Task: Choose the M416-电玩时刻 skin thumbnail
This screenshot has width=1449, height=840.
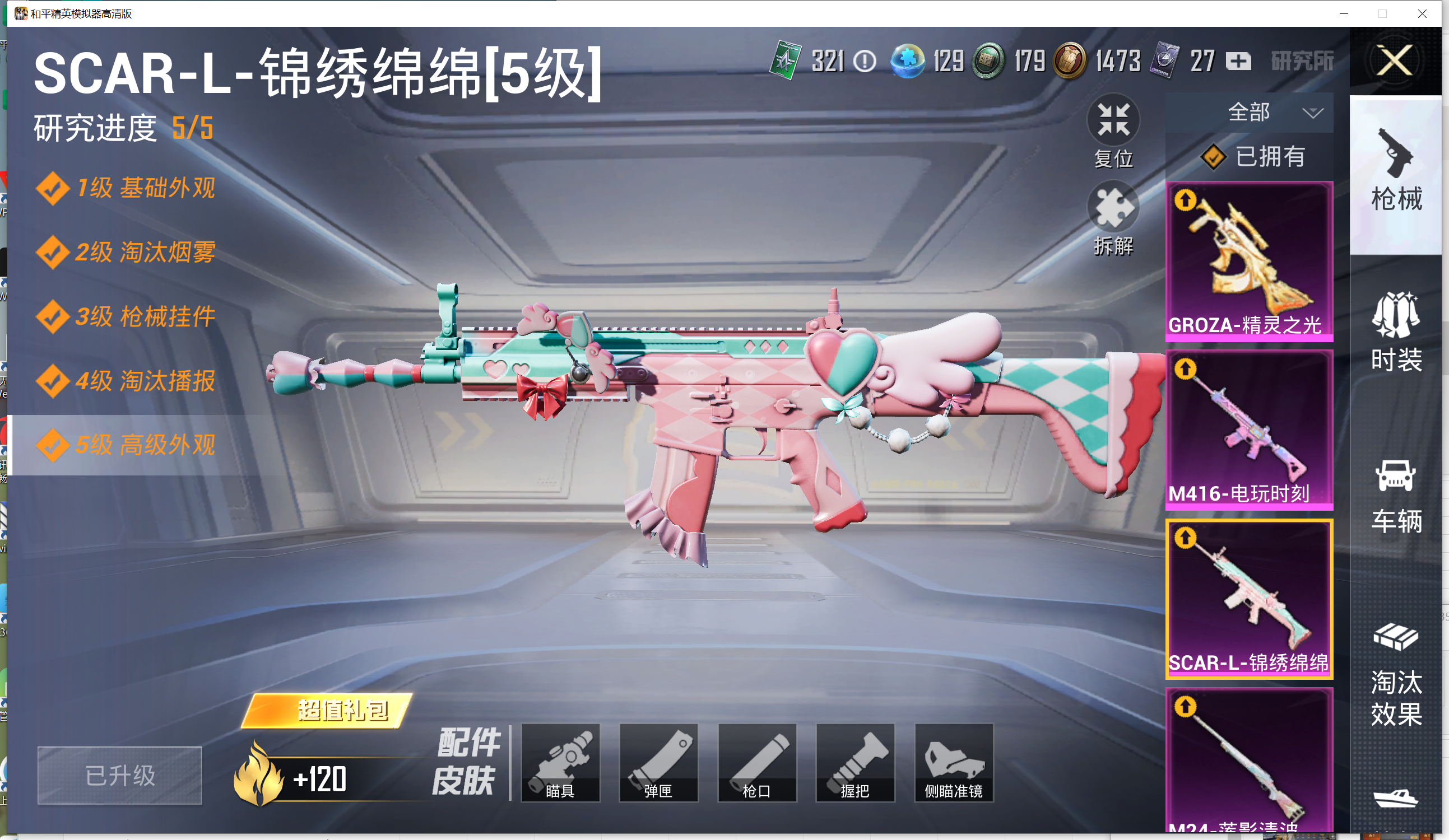Action: coord(1249,430)
